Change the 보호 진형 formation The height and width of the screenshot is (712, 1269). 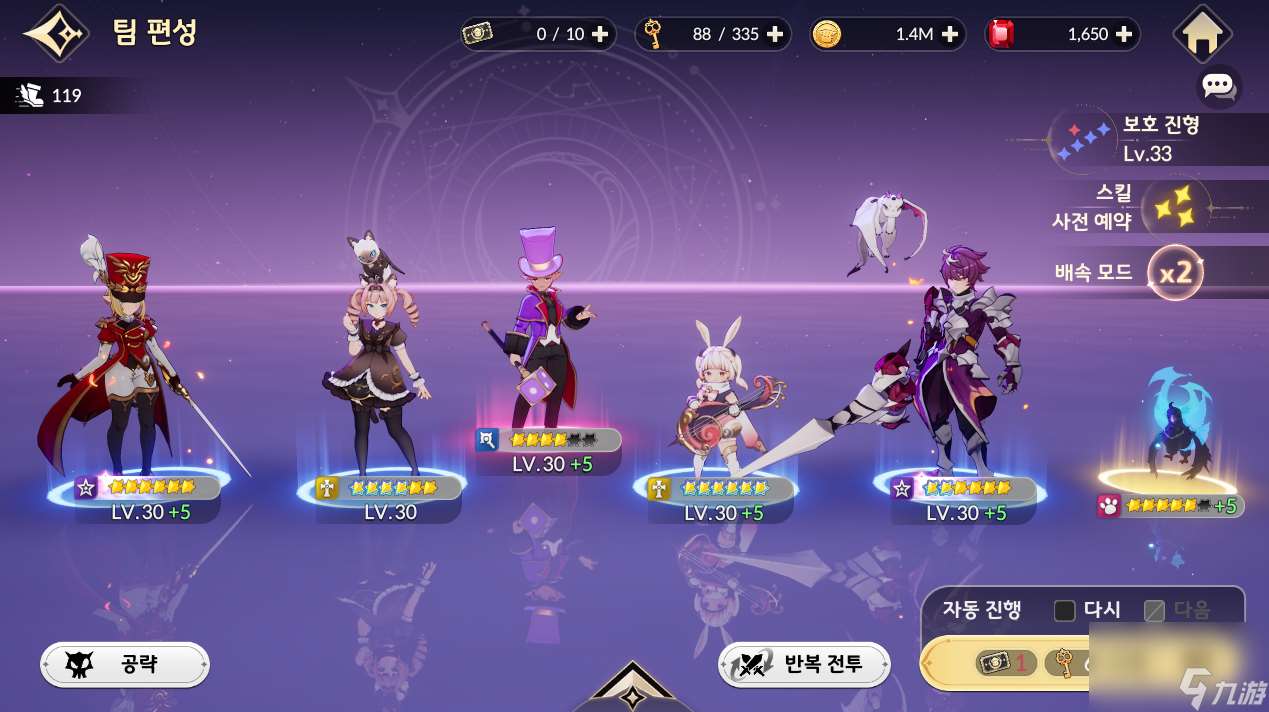pos(1150,139)
